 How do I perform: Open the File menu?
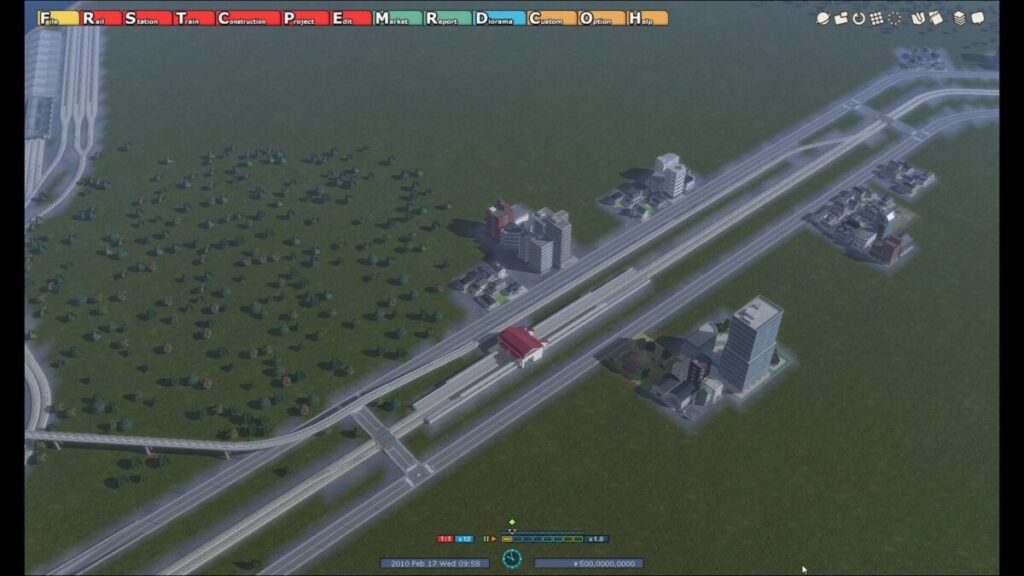58,18
